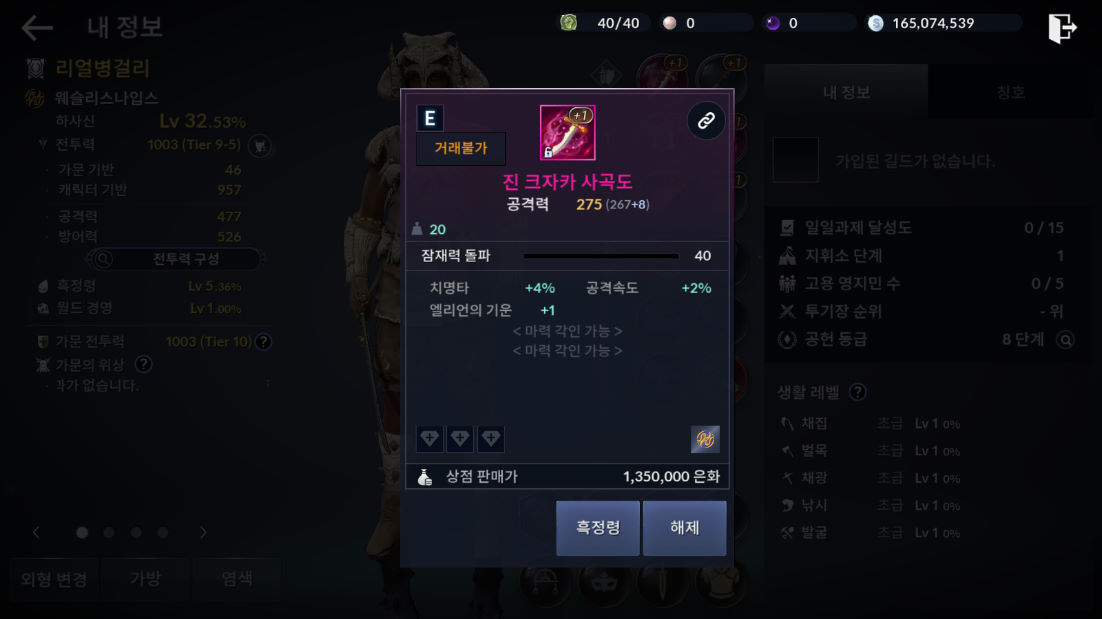Inspect 공헌 등급 magnifier icon
The image size is (1102, 619).
[x=1066, y=340]
